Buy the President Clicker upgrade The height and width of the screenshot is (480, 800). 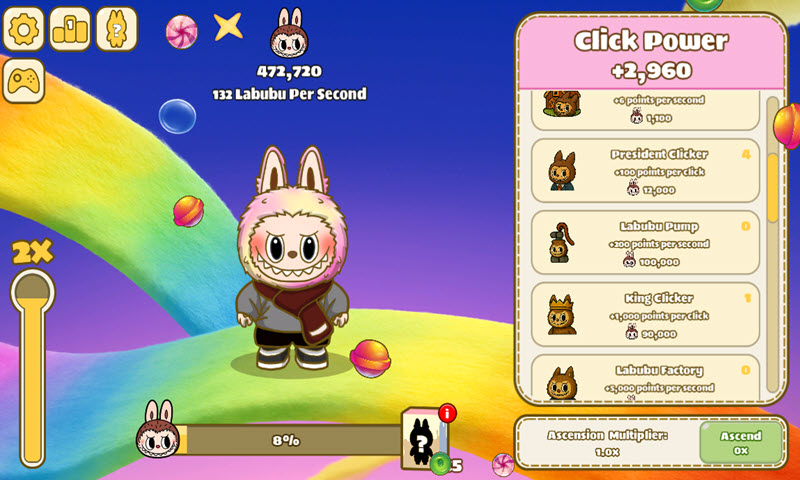(644, 170)
